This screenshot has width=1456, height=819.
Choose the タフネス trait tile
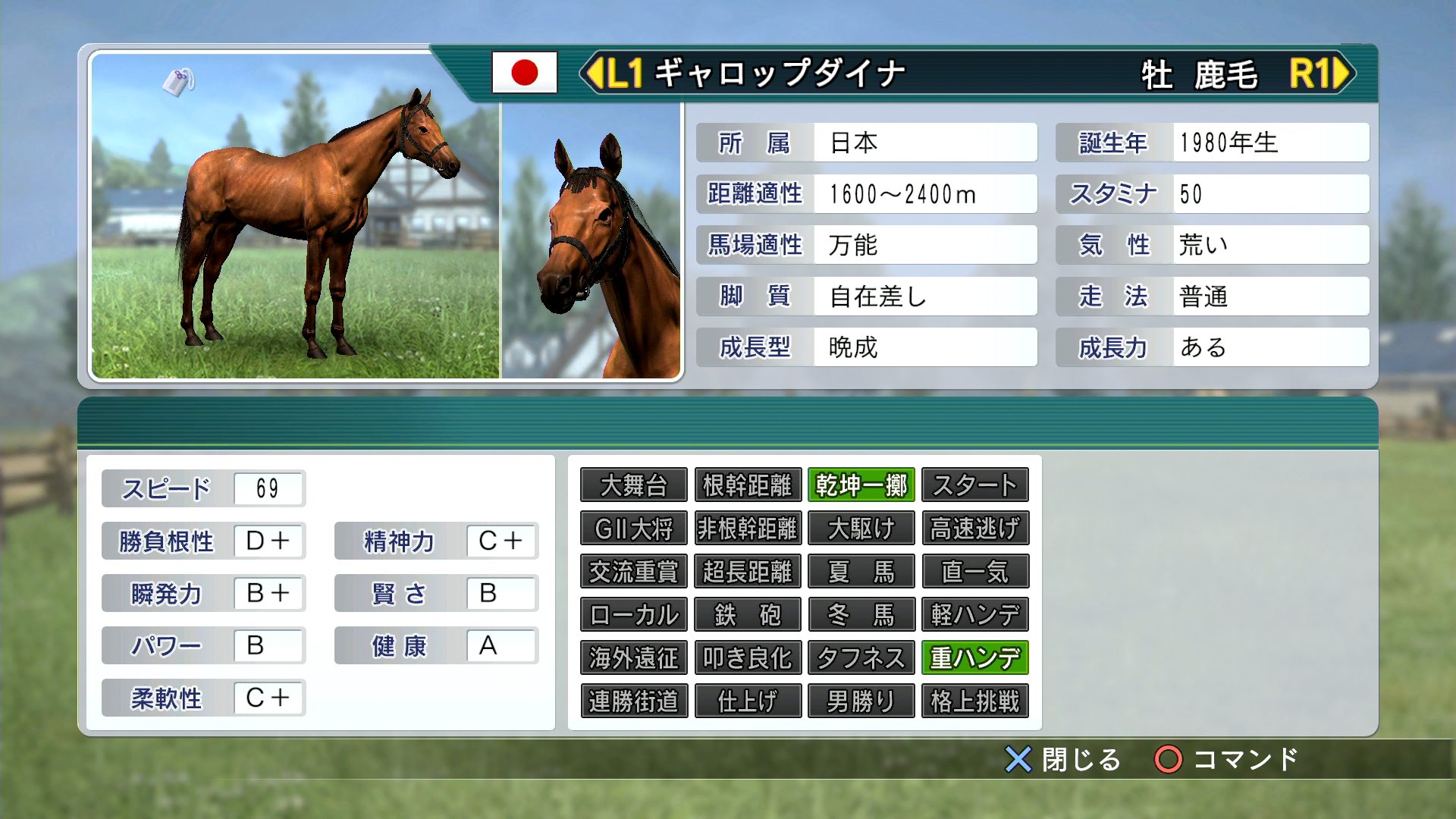click(x=861, y=658)
